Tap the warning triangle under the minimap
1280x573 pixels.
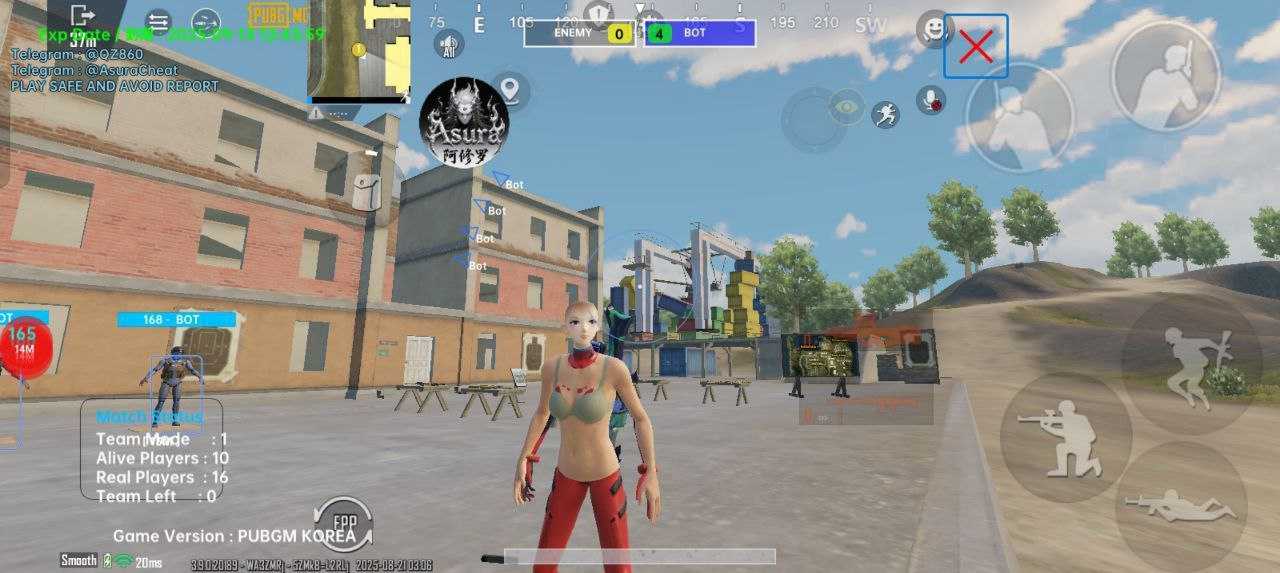pyautogui.click(x=316, y=113)
